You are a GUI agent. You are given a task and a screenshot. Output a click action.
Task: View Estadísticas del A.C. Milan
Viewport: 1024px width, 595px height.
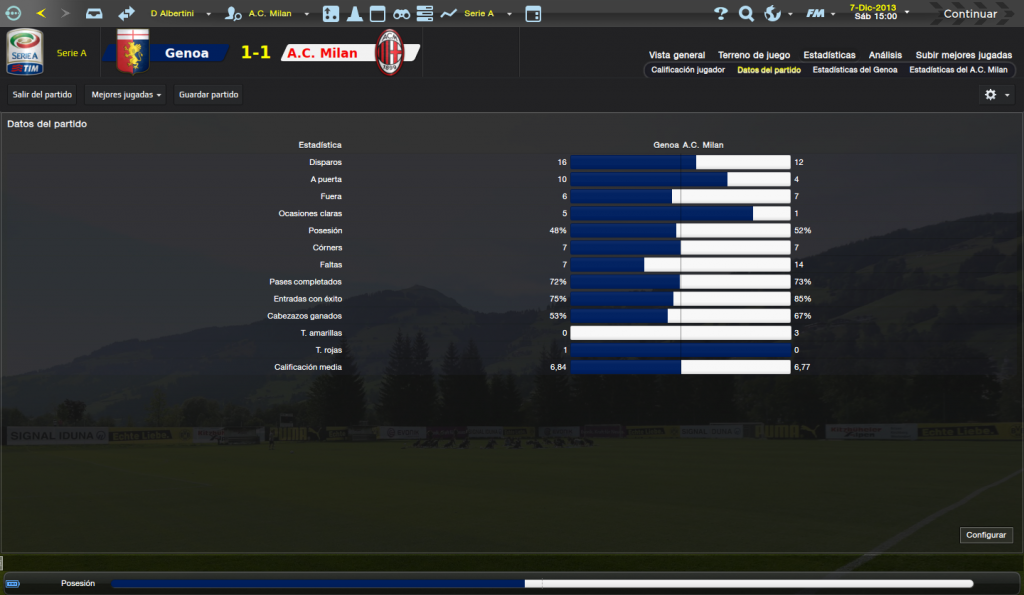point(958,71)
